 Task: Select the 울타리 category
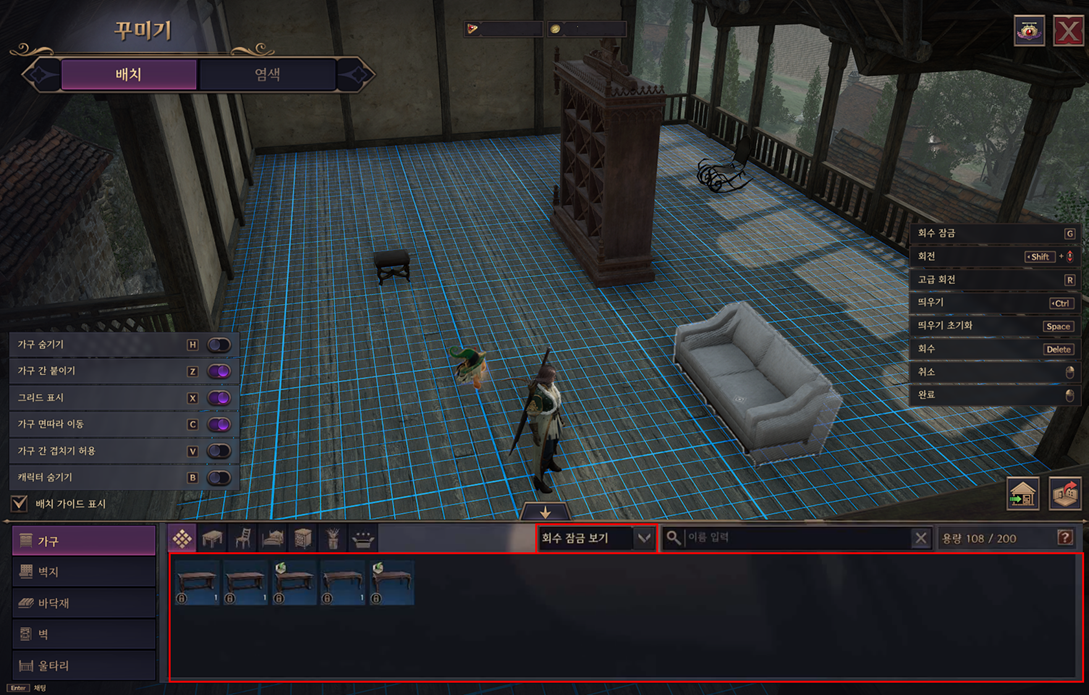pos(84,665)
